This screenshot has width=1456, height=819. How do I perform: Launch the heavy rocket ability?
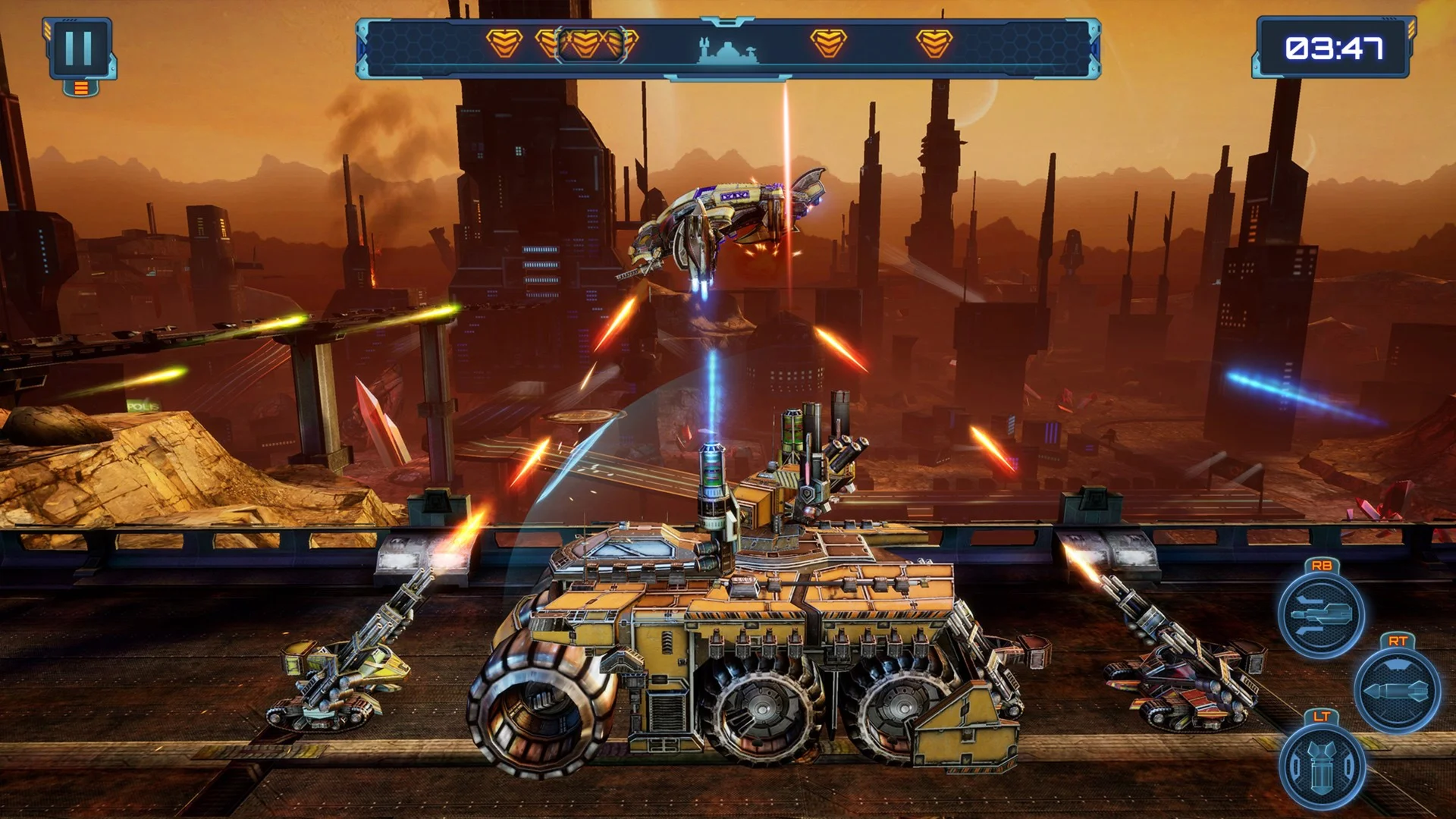1397,690
